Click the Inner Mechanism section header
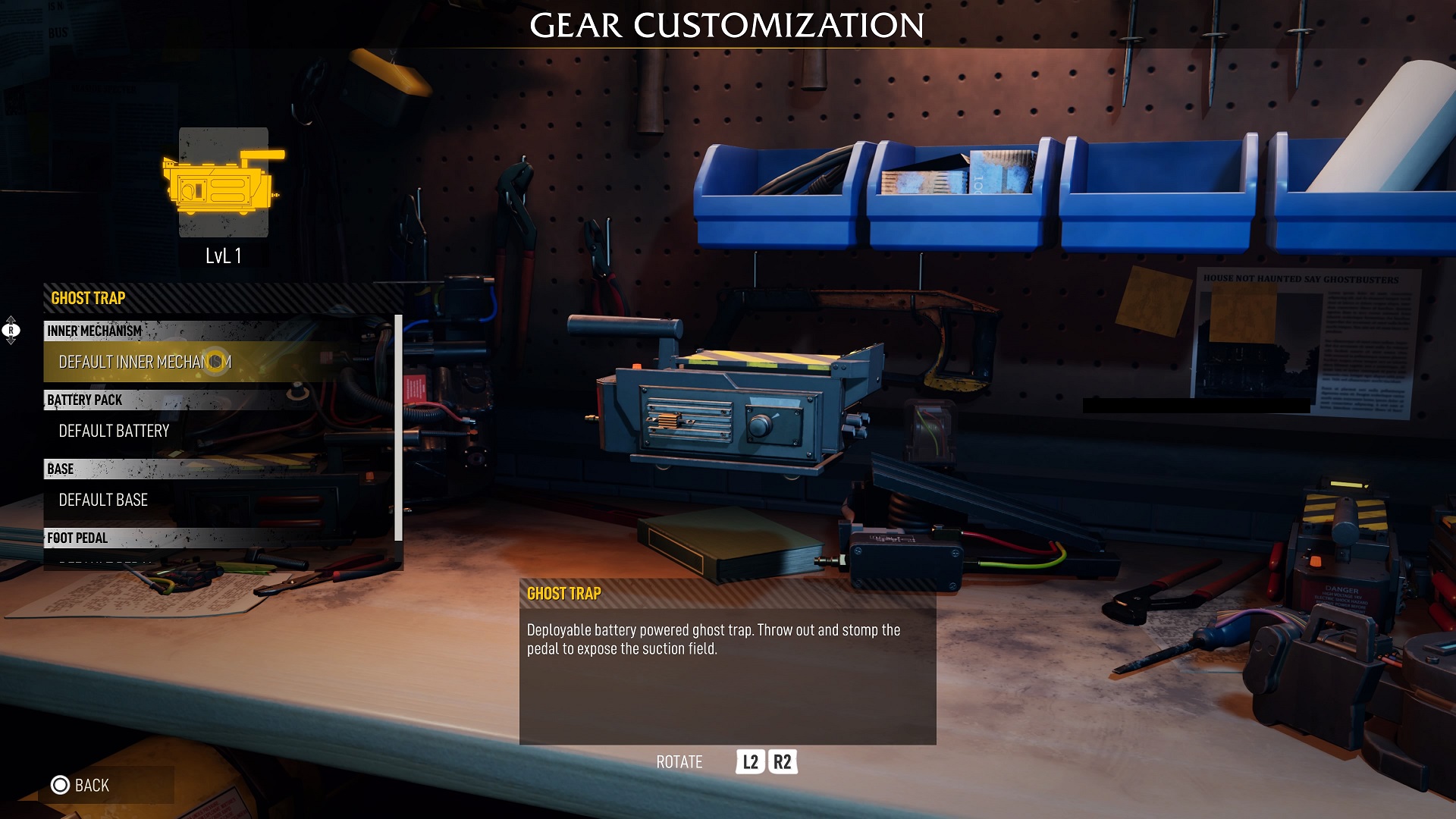The height and width of the screenshot is (819, 1456). pyautogui.click(x=94, y=331)
